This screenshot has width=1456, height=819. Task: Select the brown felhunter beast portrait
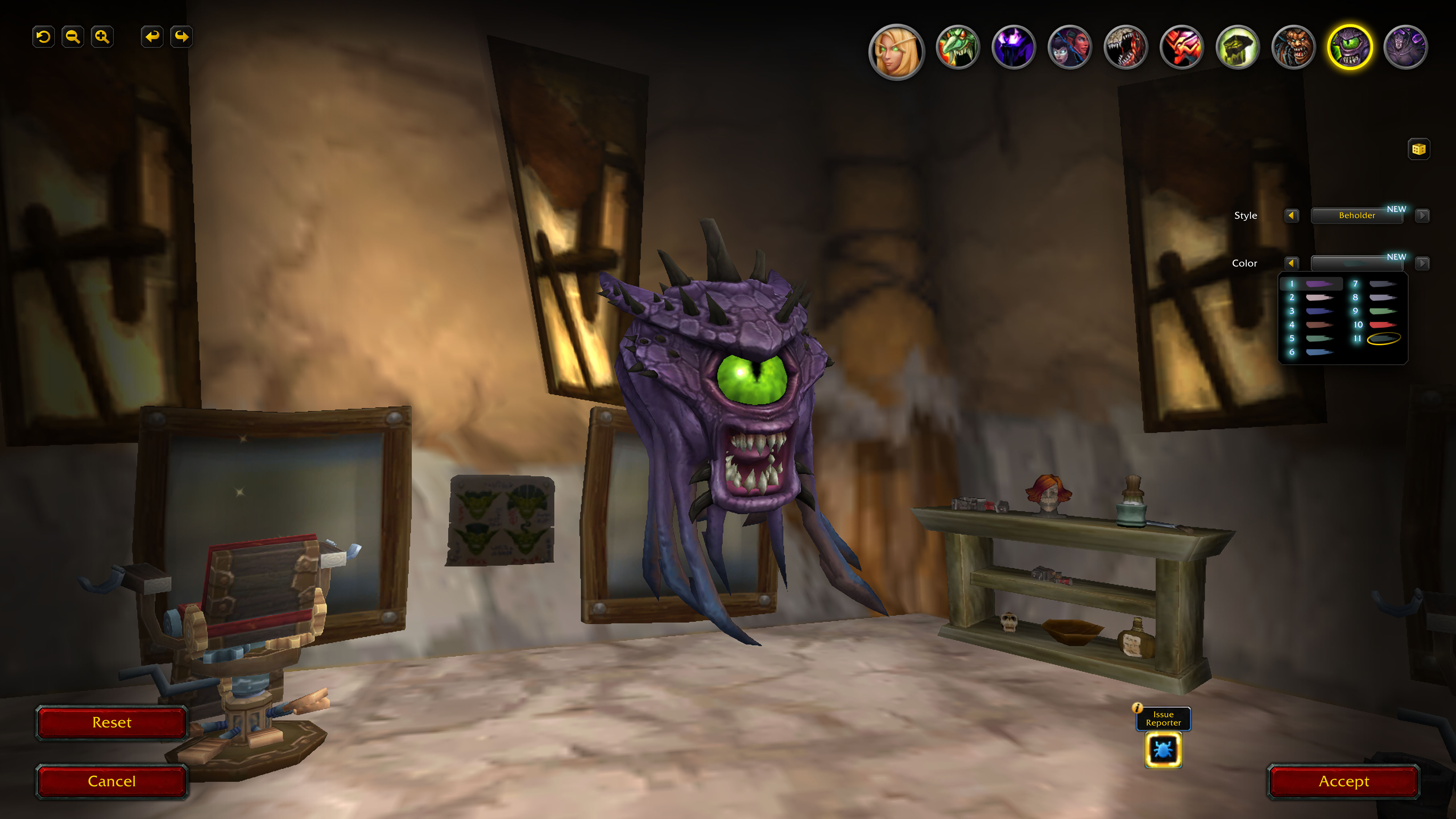point(1293,47)
